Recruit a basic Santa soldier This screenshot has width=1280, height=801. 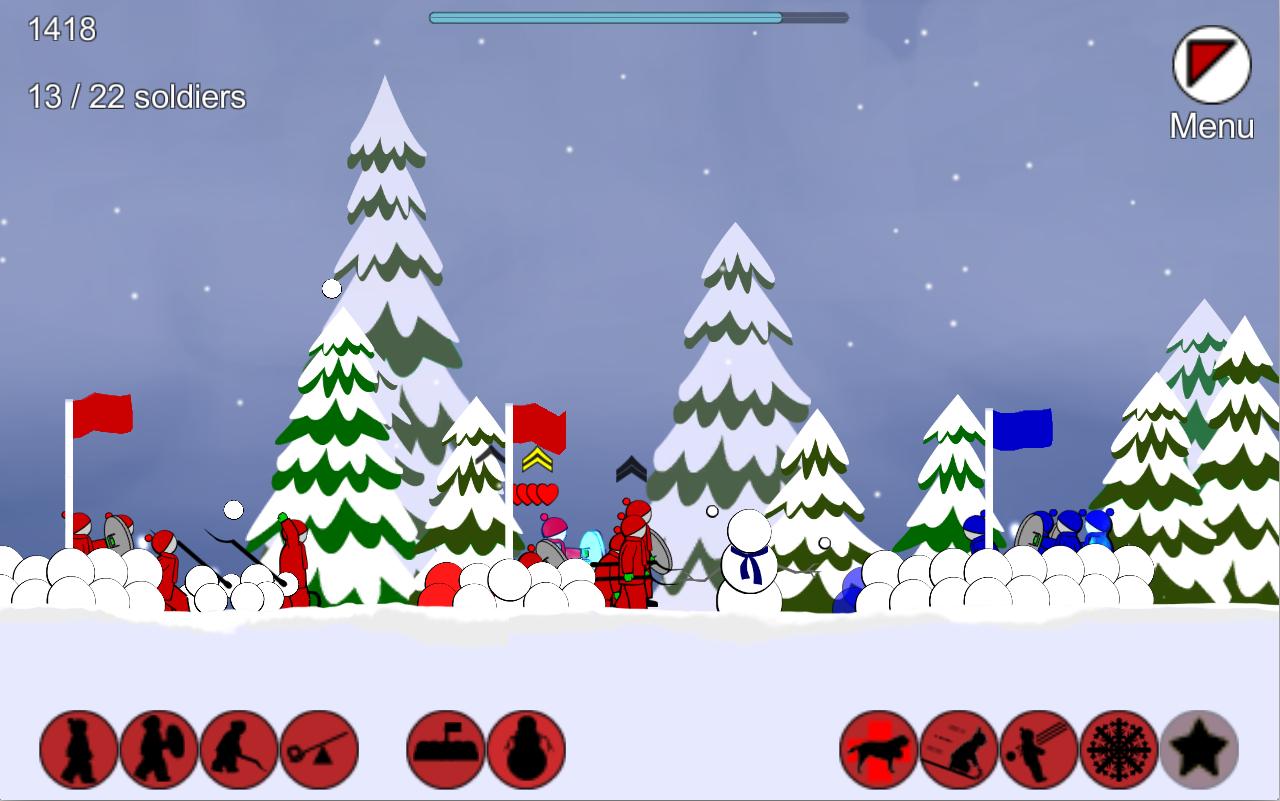coord(77,747)
